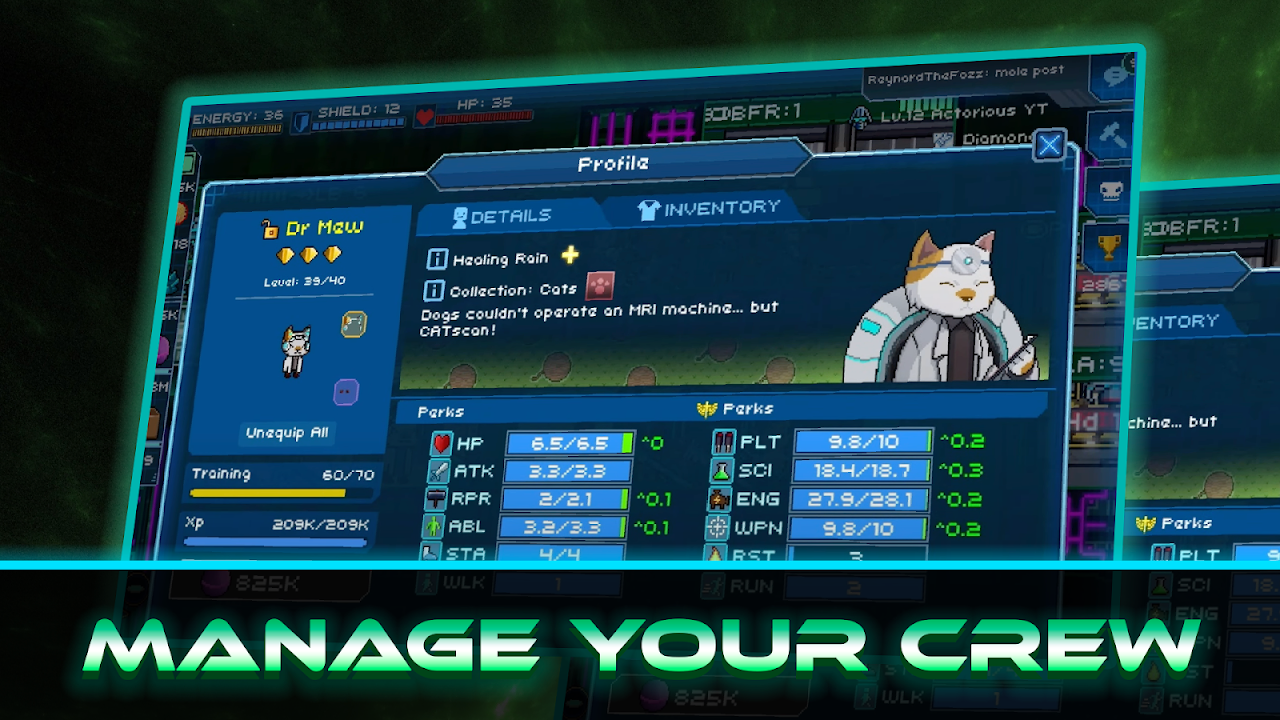
Task: Click the yellow plus next to Healing Rain
Action: (x=570, y=255)
